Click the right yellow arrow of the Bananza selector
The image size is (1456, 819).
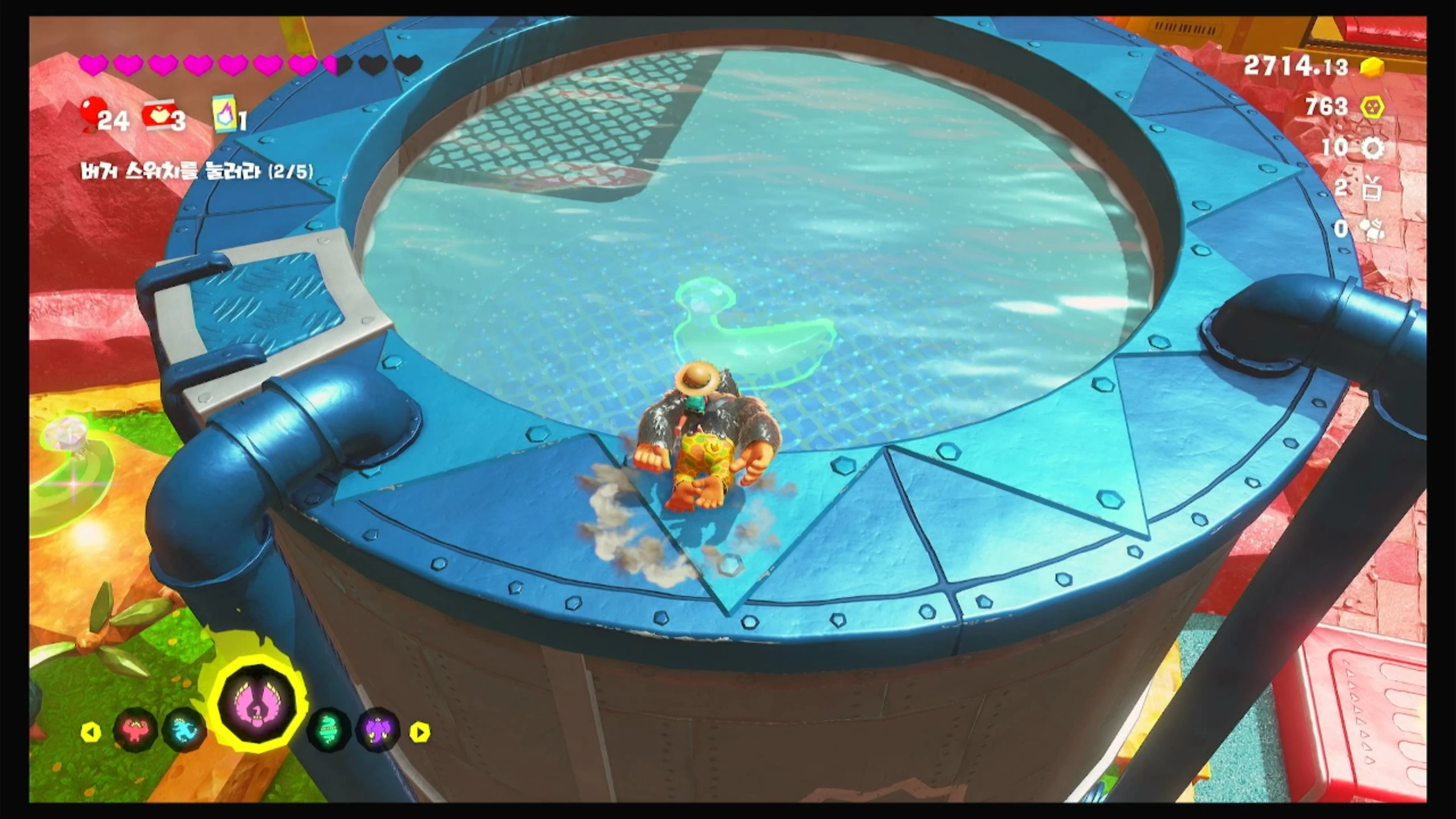(420, 732)
